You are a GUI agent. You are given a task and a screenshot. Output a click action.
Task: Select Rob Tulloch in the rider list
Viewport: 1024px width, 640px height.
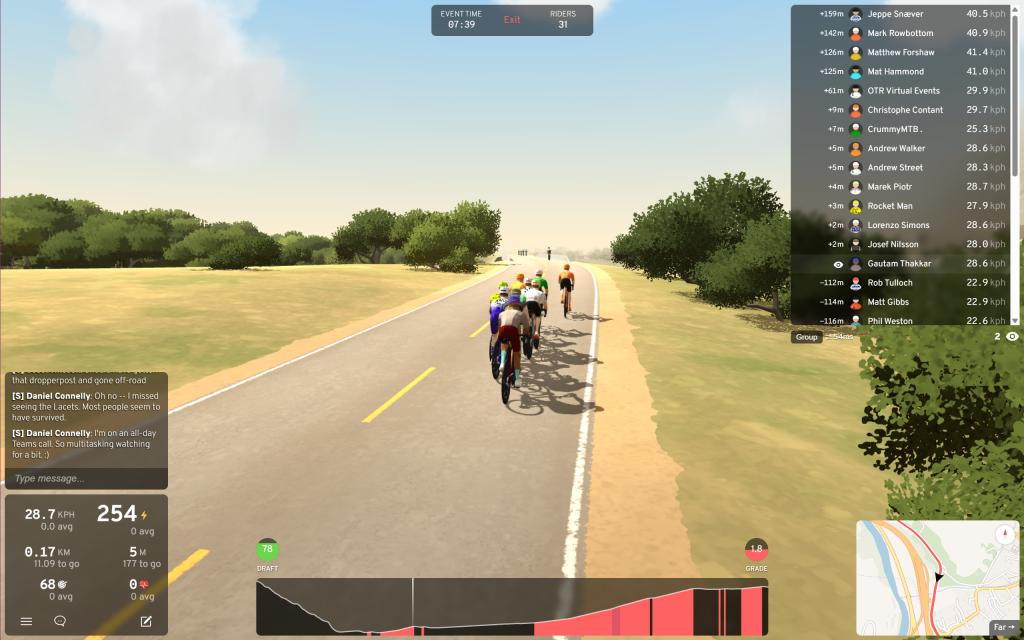coord(890,283)
